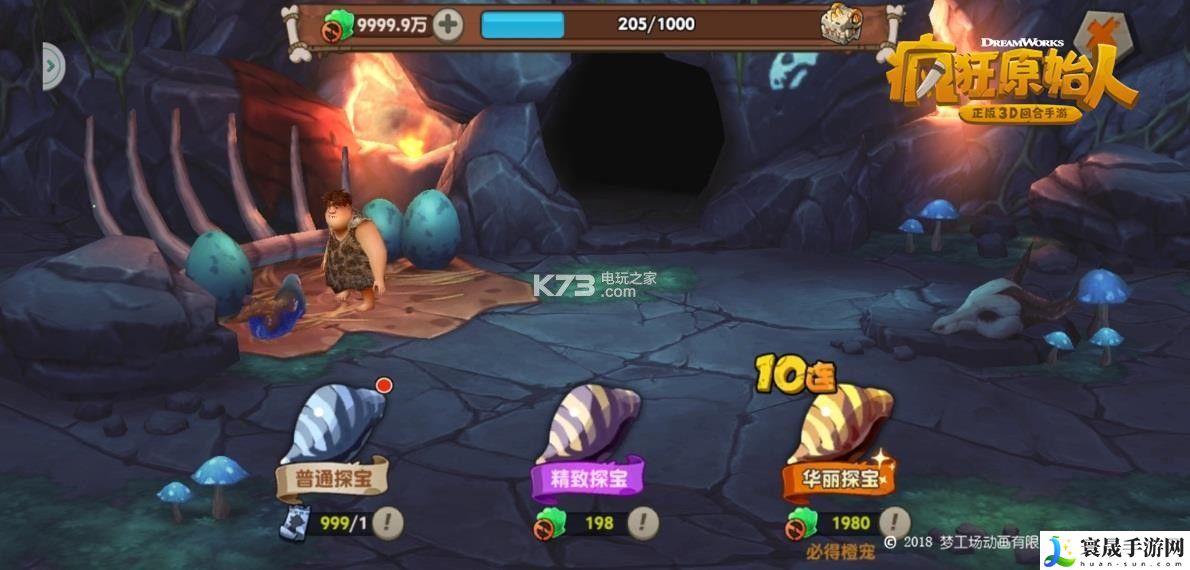Add more currency with the plus button

pyautogui.click(x=447, y=25)
